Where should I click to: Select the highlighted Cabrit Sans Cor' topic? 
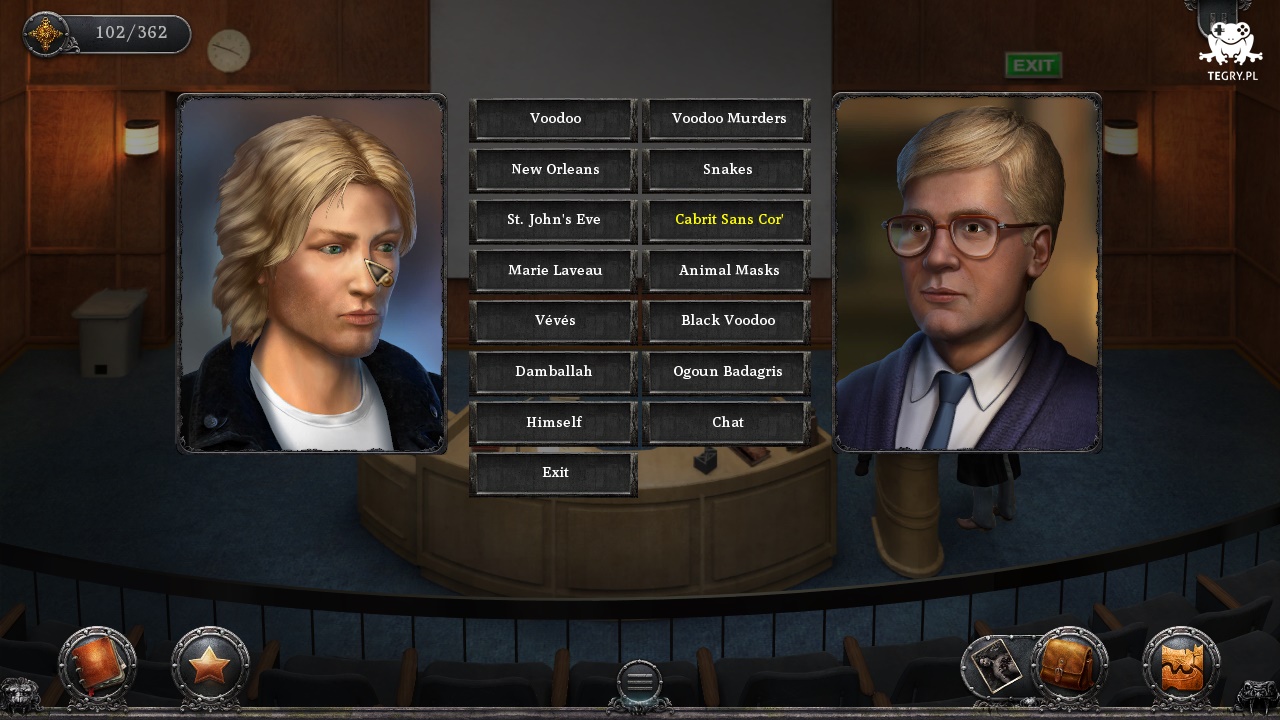(x=727, y=220)
